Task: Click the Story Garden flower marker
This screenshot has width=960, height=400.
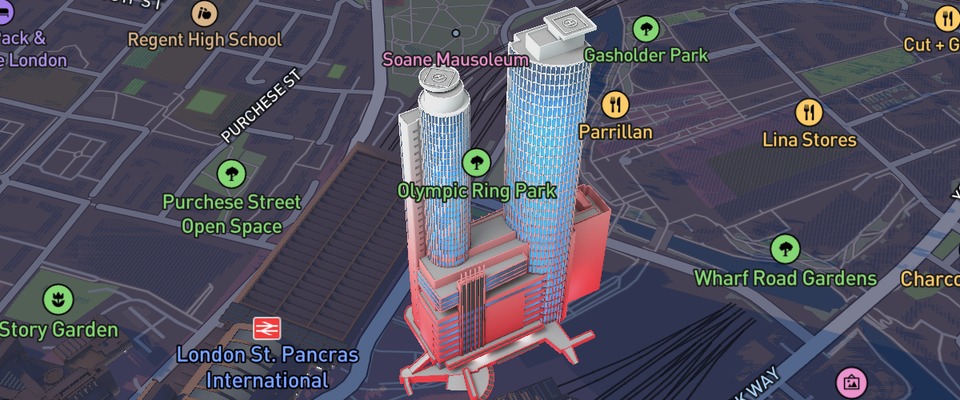Action: (x=58, y=299)
